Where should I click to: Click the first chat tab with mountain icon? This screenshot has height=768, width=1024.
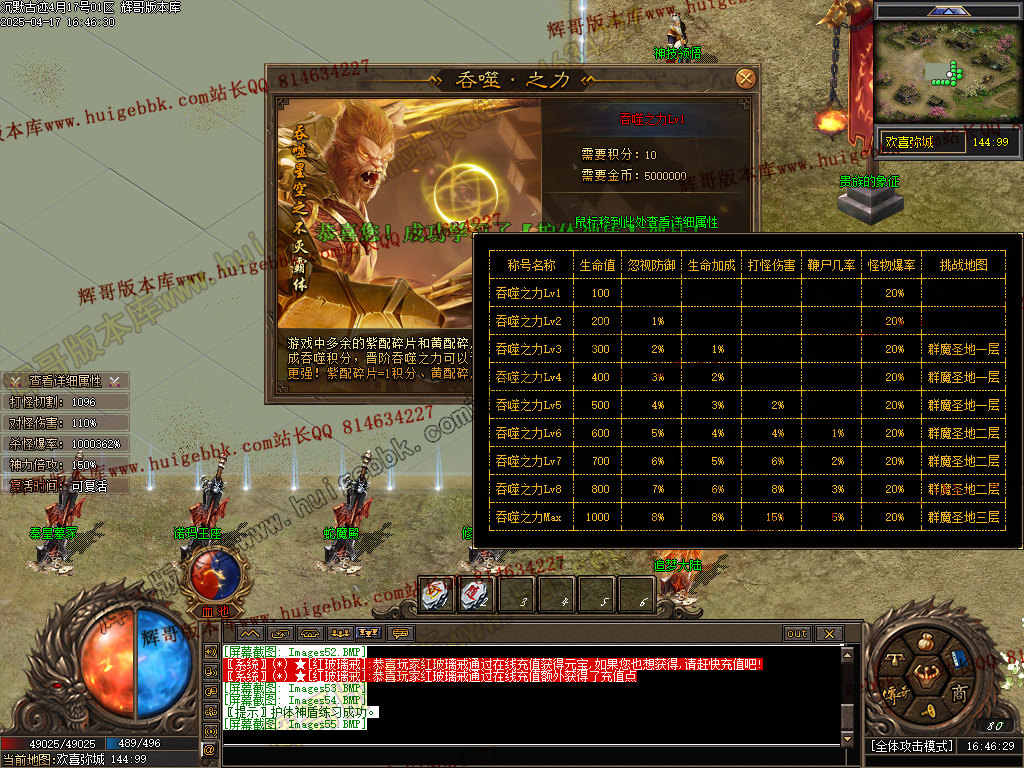[249, 634]
